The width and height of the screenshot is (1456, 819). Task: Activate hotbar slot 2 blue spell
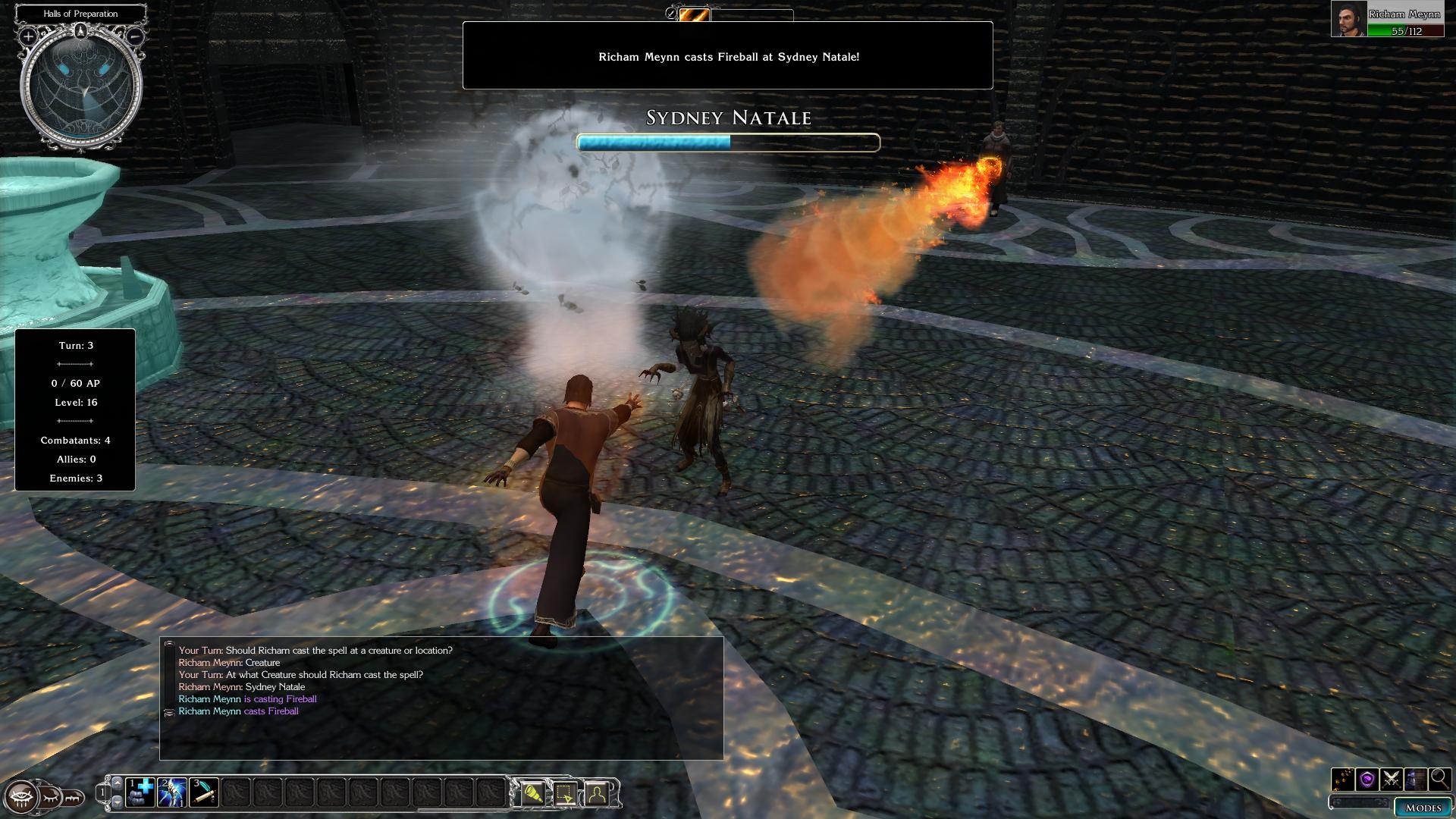coord(173,792)
